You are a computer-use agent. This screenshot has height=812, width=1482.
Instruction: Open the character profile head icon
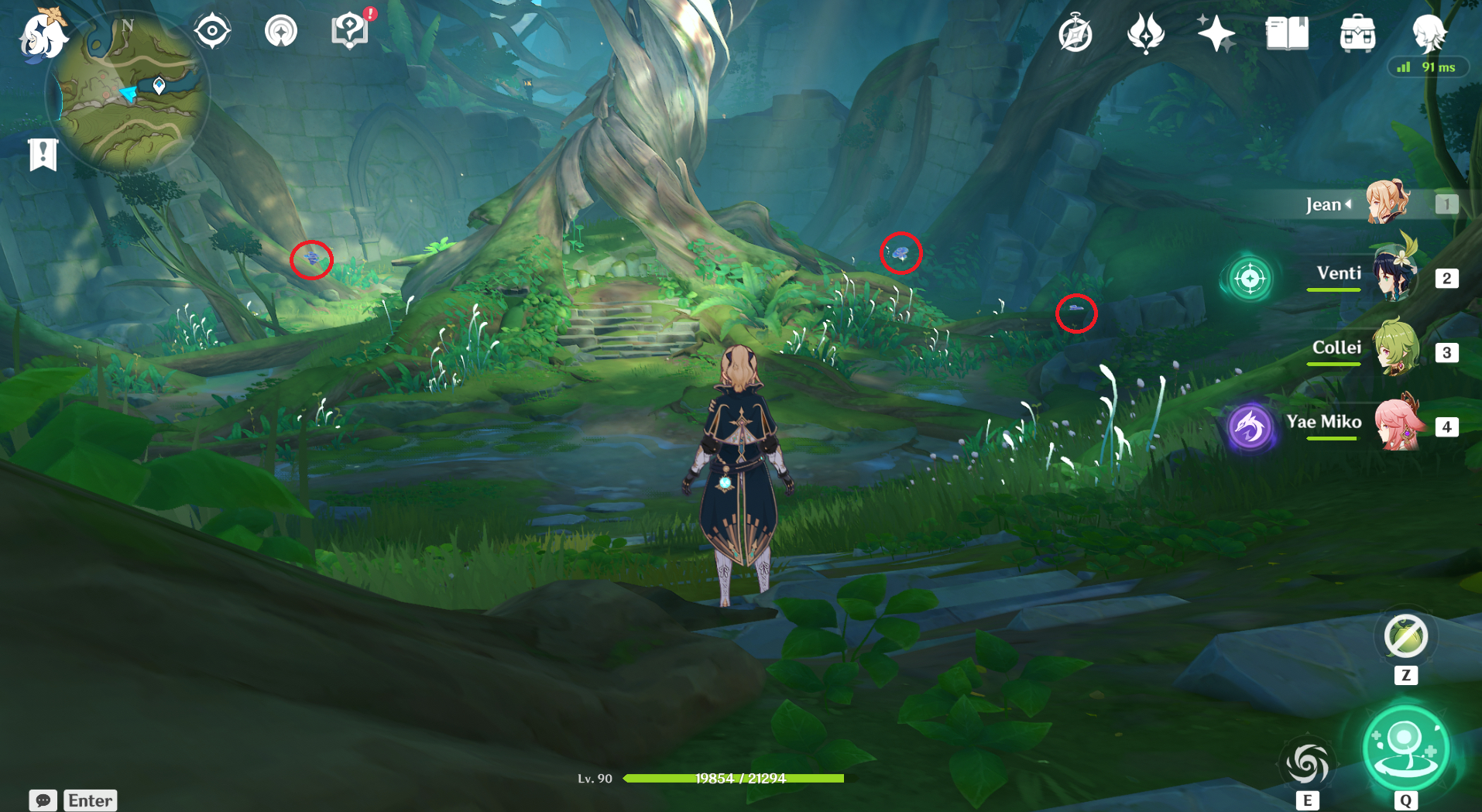[x=1429, y=33]
